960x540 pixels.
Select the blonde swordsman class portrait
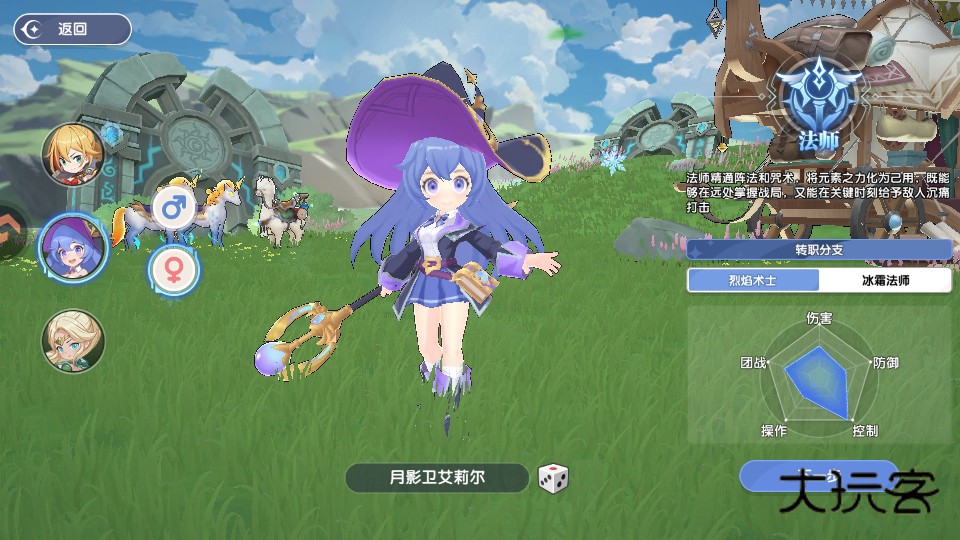[73, 153]
